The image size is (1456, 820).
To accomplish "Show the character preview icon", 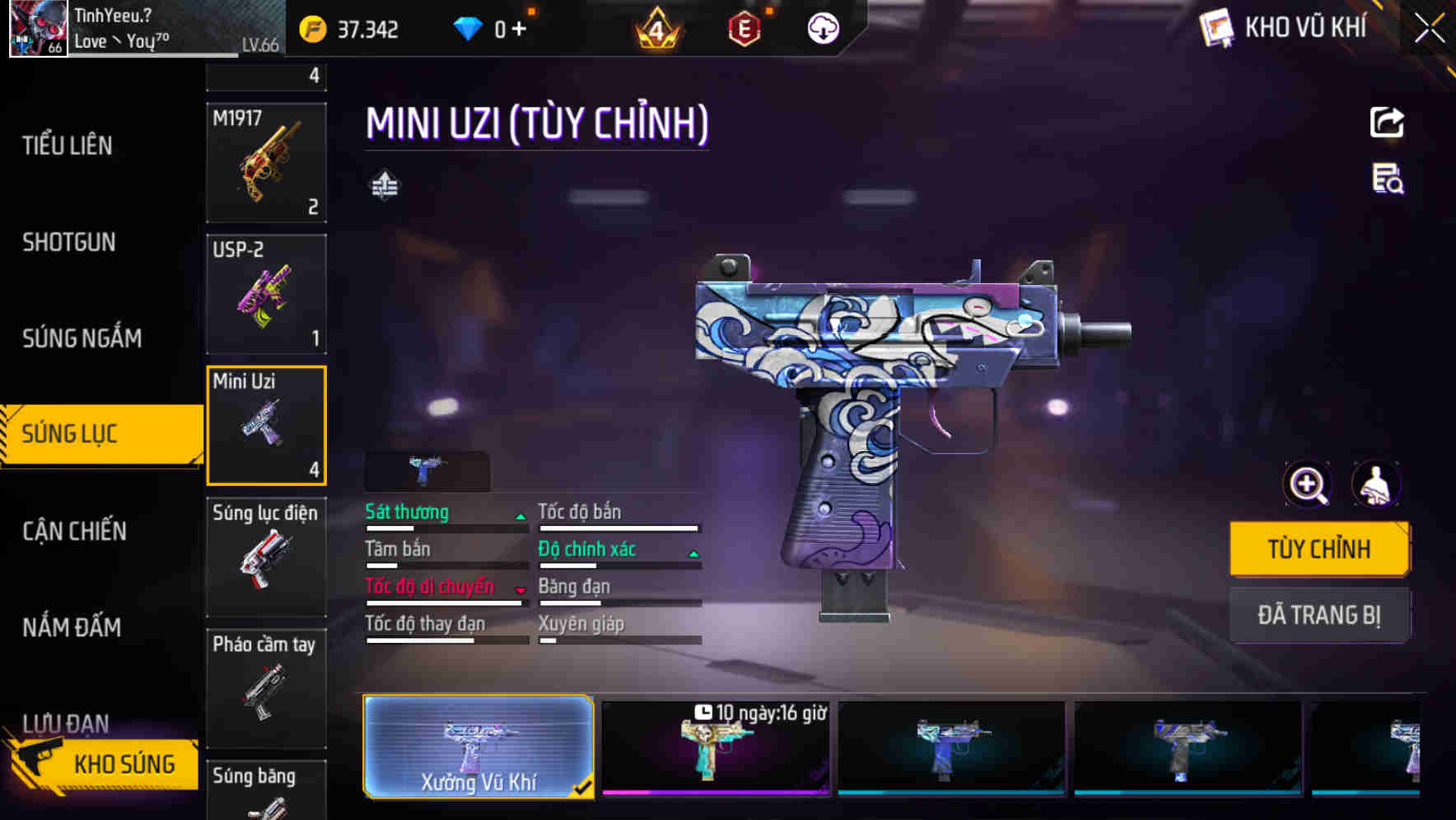I will click(x=1375, y=484).
